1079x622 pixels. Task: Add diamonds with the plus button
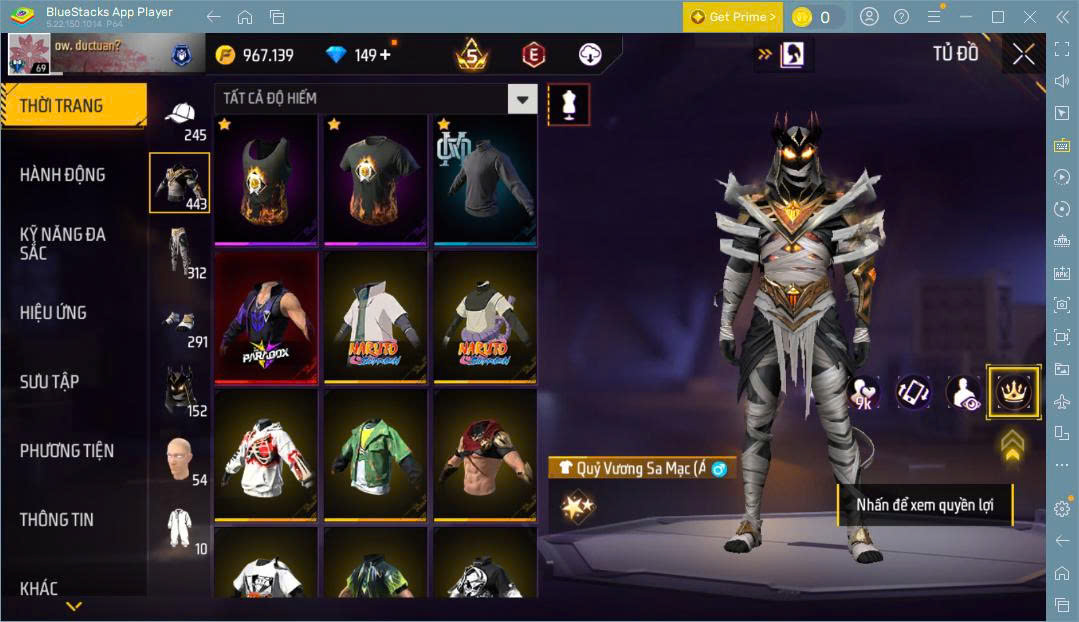(385, 55)
